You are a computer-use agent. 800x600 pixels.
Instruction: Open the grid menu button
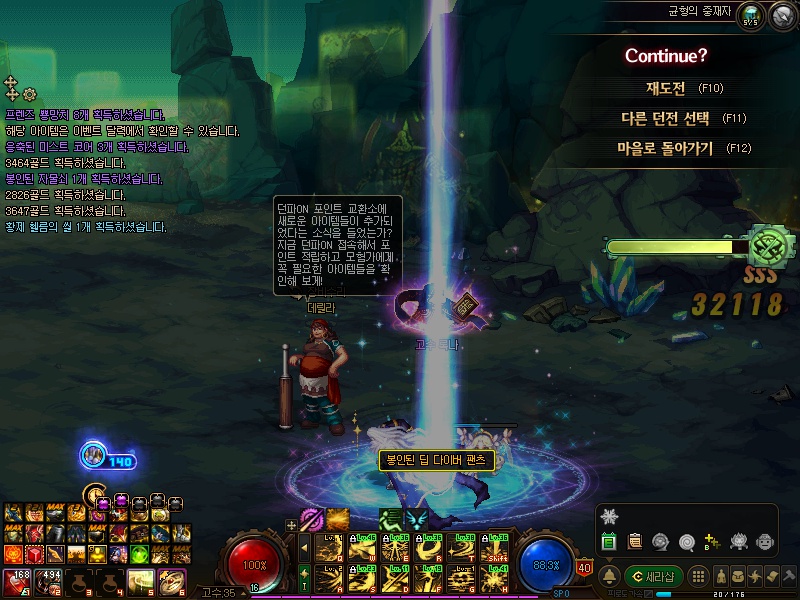(699, 577)
